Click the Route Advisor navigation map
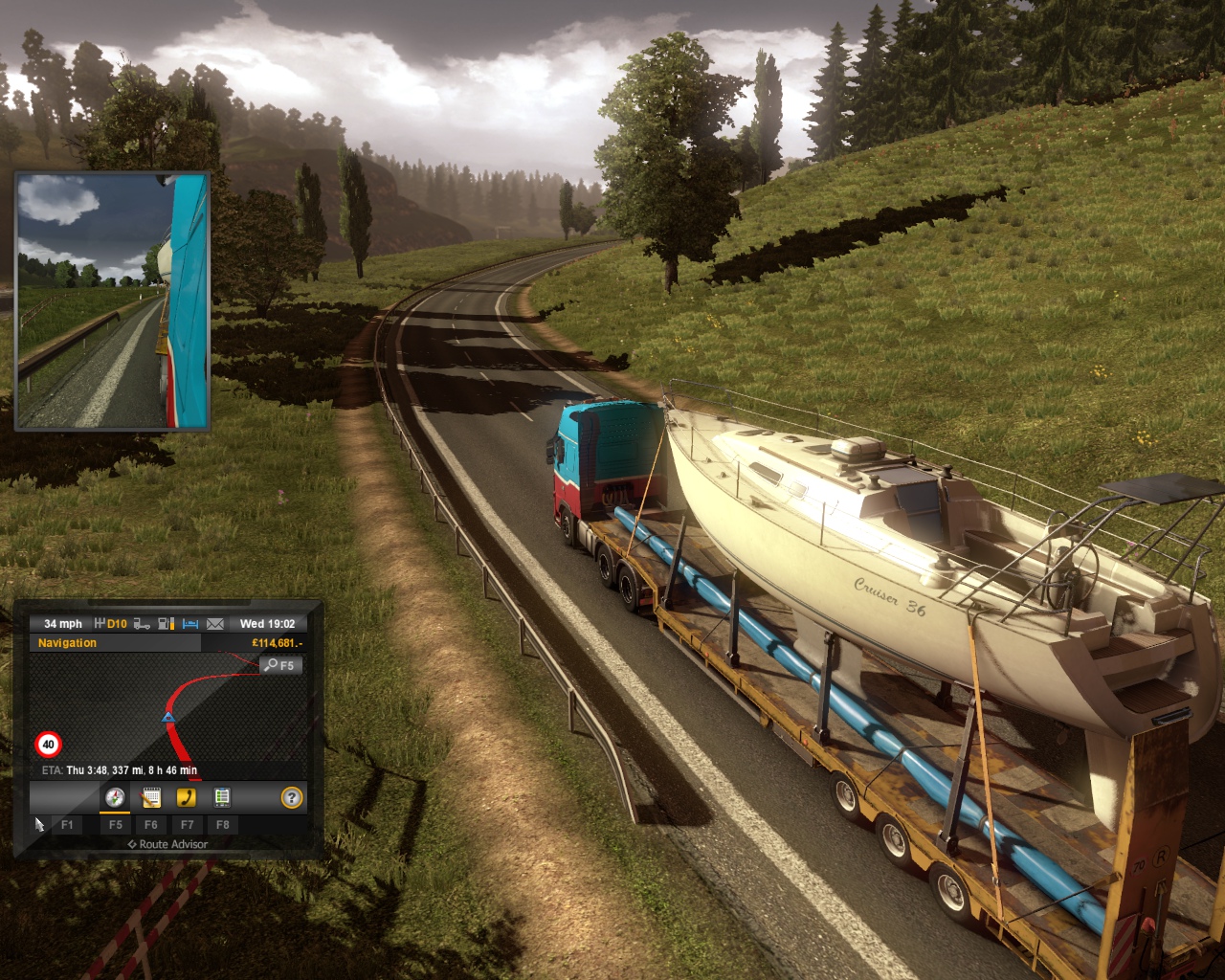 167,713
